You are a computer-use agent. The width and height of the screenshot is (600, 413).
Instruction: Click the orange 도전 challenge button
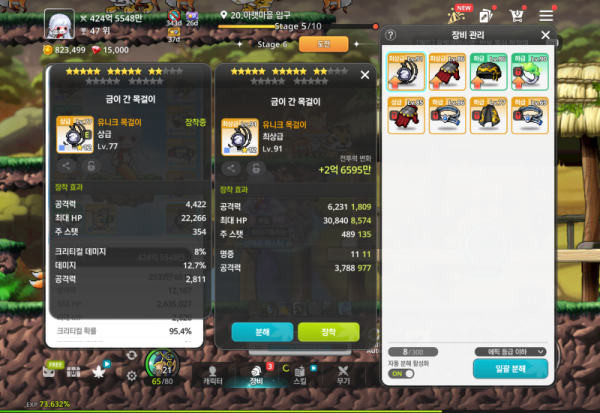click(323, 44)
